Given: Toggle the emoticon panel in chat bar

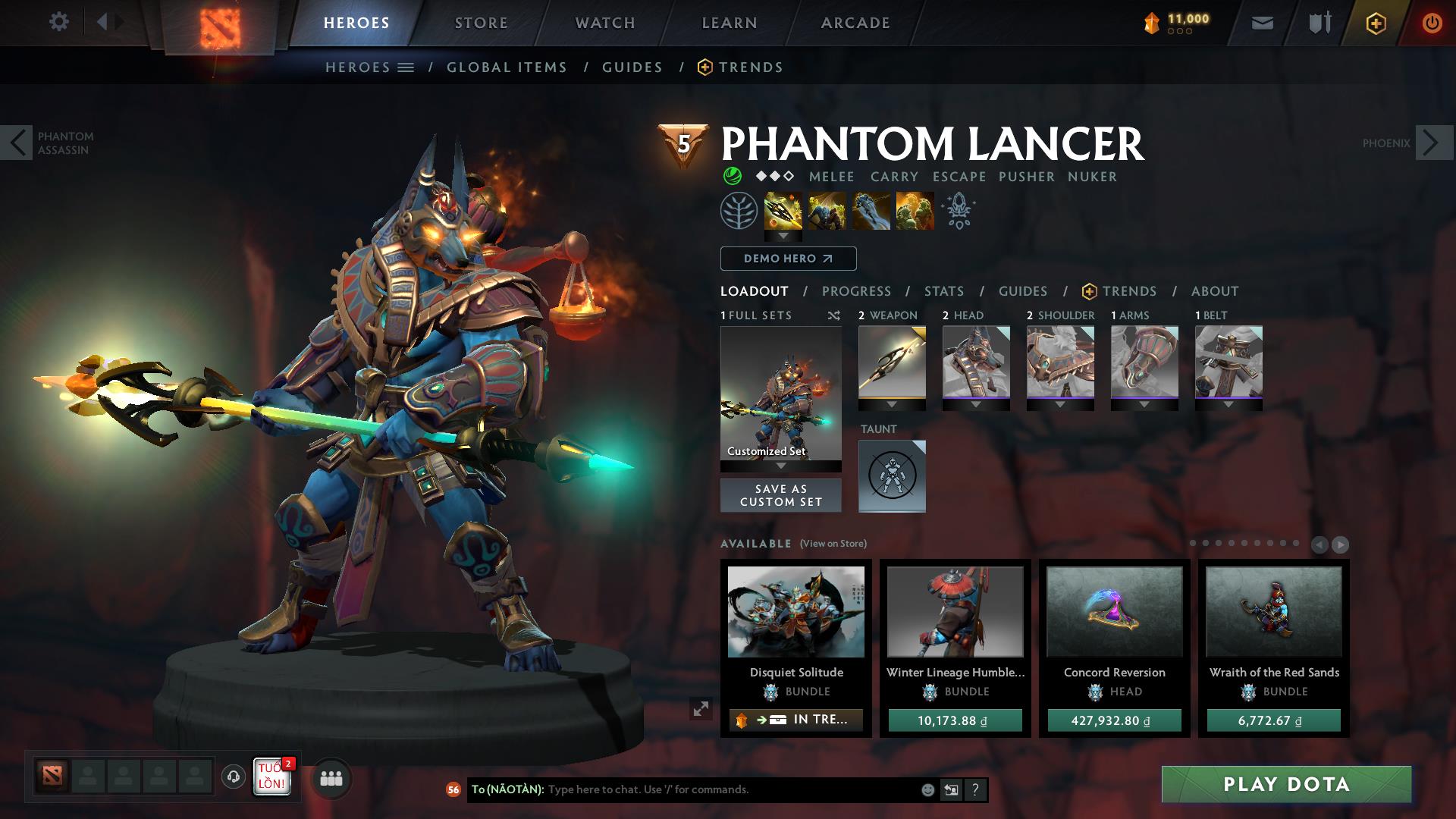Looking at the screenshot, I should tap(927, 789).
